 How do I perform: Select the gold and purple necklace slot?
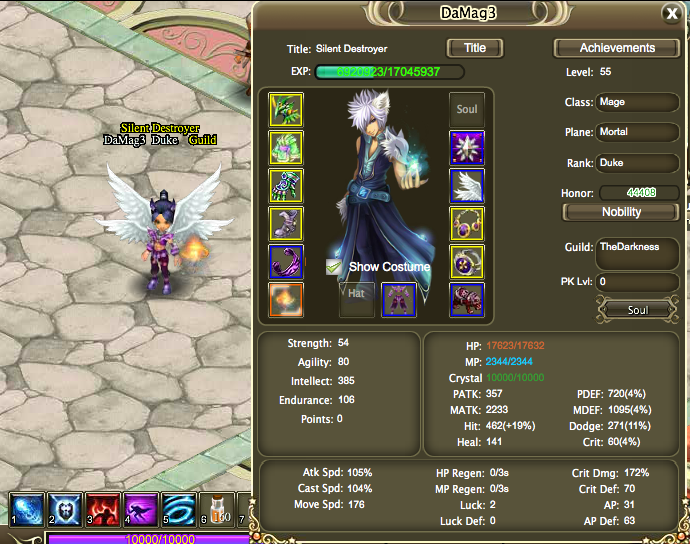click(467, 223)
